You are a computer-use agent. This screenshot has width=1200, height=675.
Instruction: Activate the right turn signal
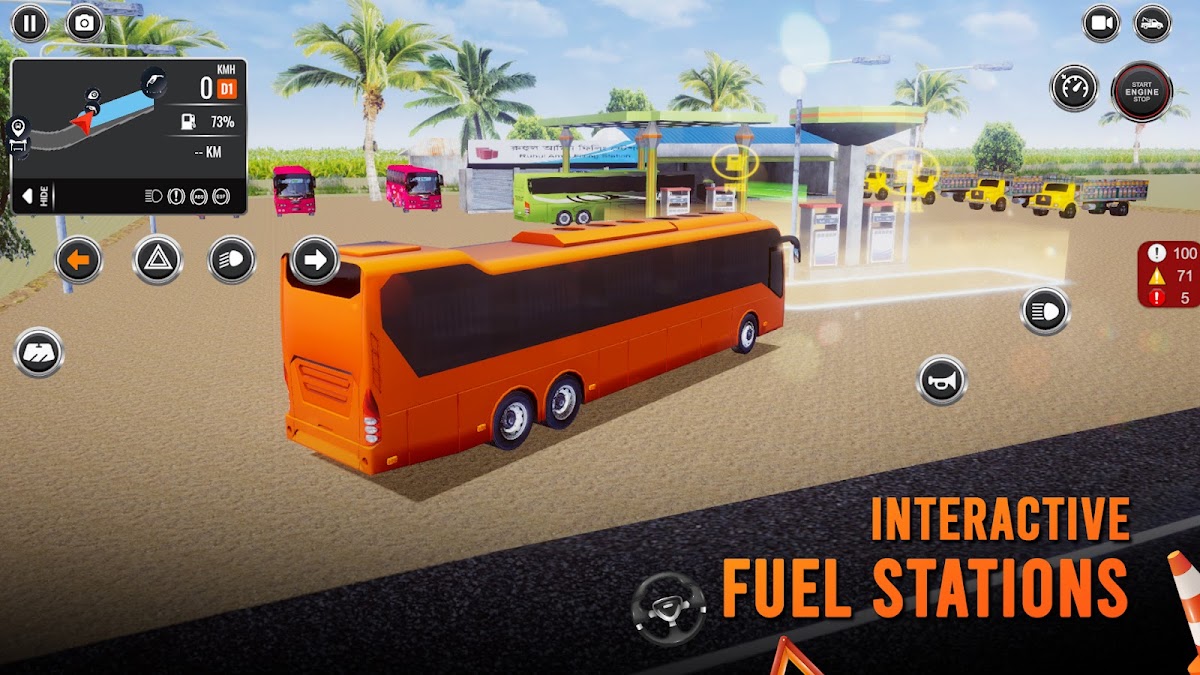[315, 261]
